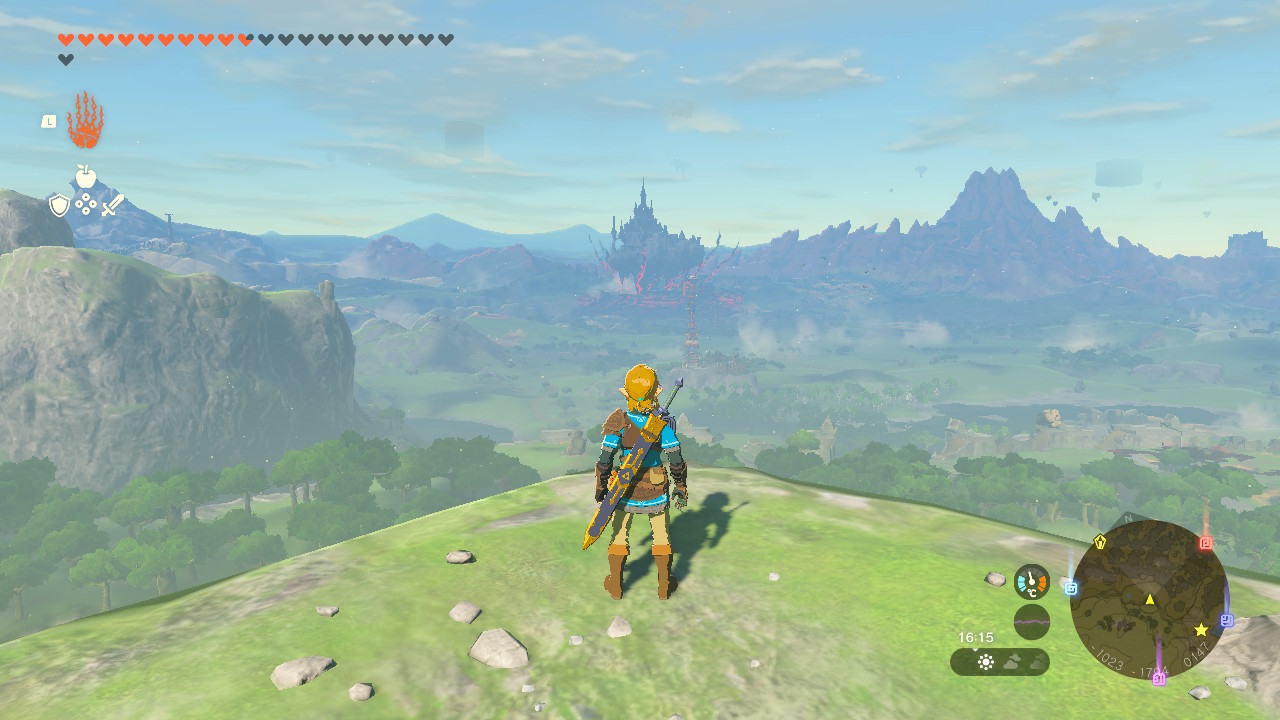The image size is (1280, 720).
Task: Select the light blue shrine marker on minimap
Action: (1071, 588)
